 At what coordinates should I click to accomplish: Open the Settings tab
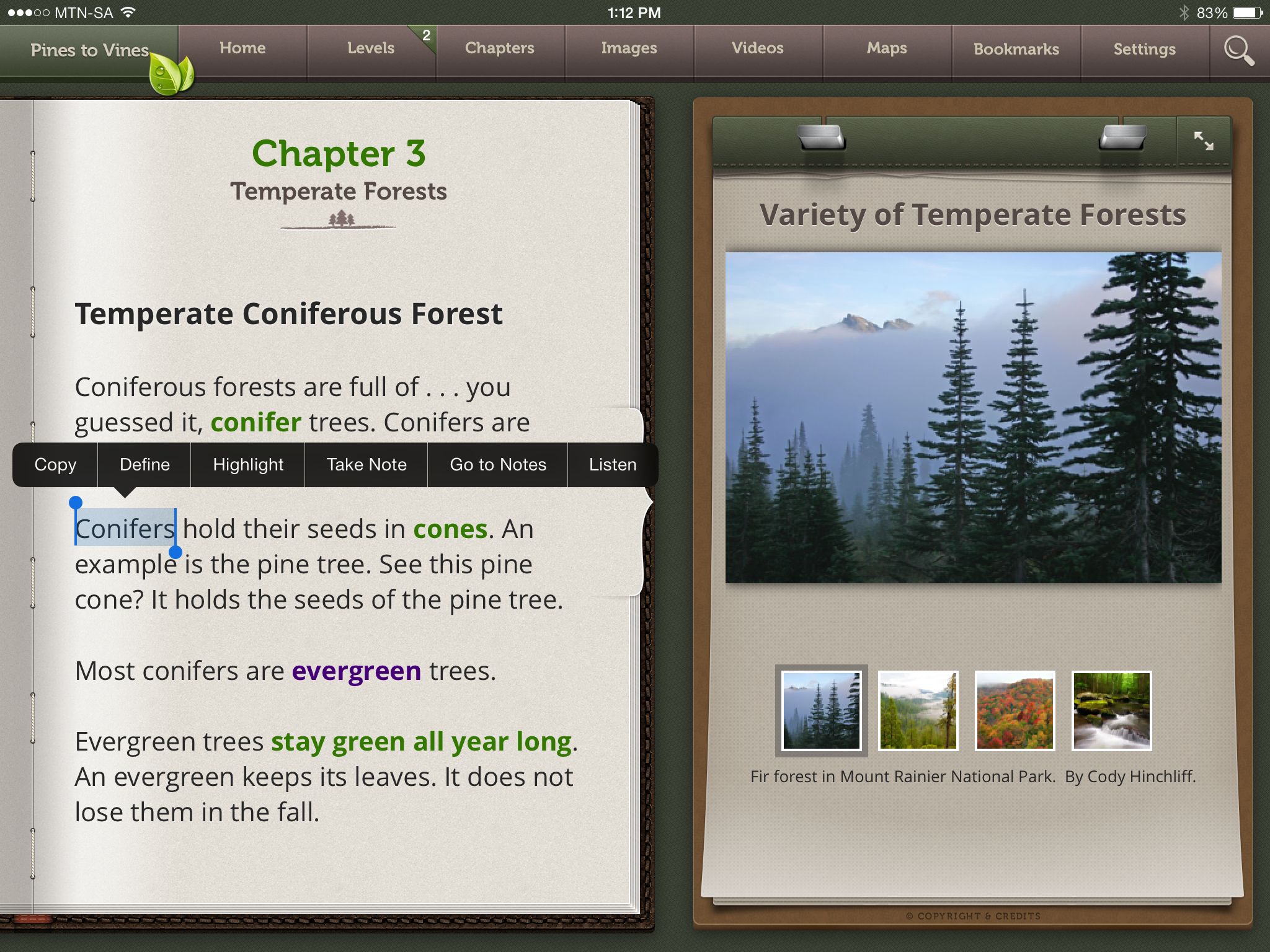1145,49
